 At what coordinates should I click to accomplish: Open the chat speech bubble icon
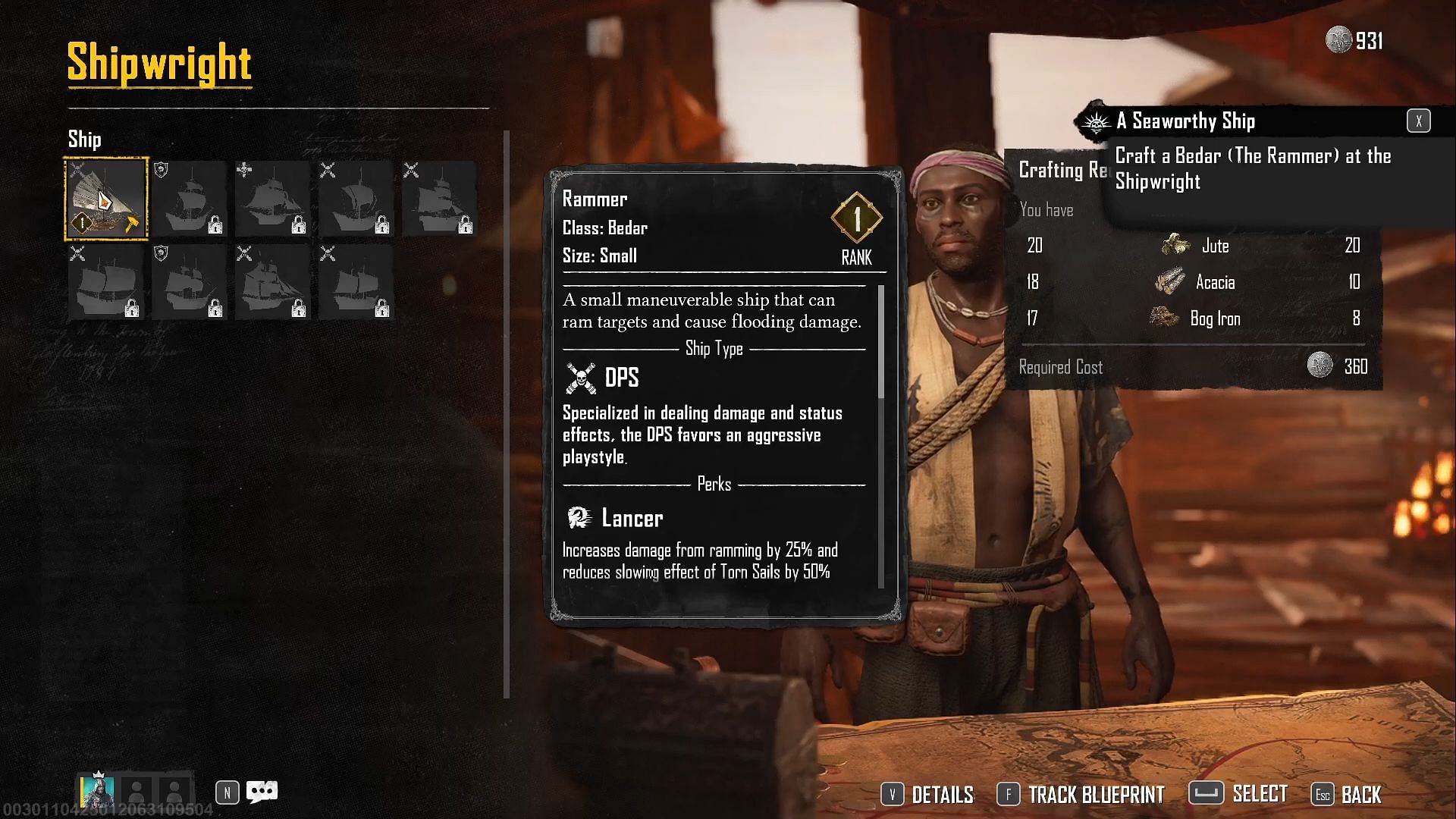[x=262, y=792]
